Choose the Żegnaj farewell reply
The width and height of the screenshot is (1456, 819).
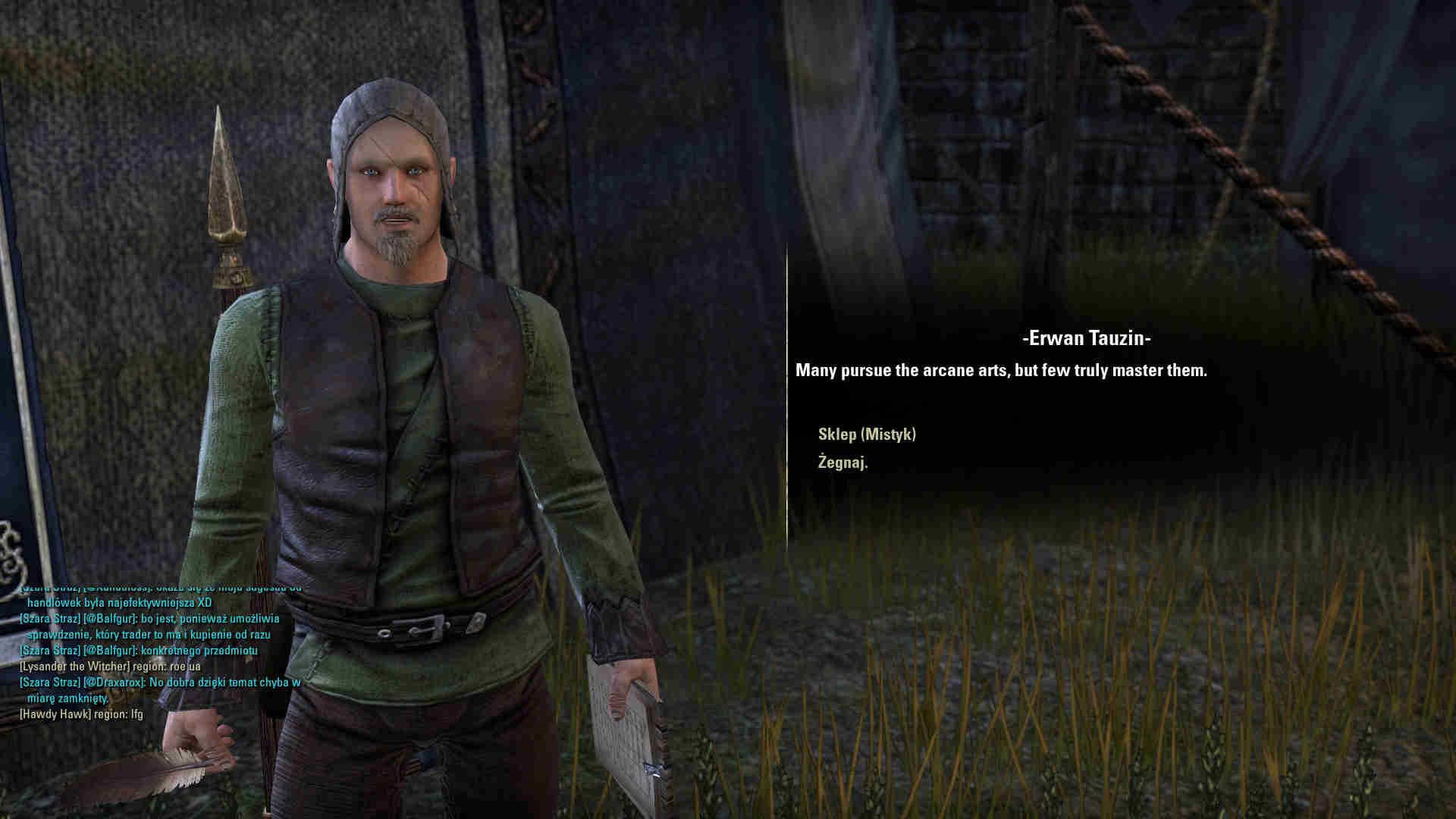click(843, 462)
